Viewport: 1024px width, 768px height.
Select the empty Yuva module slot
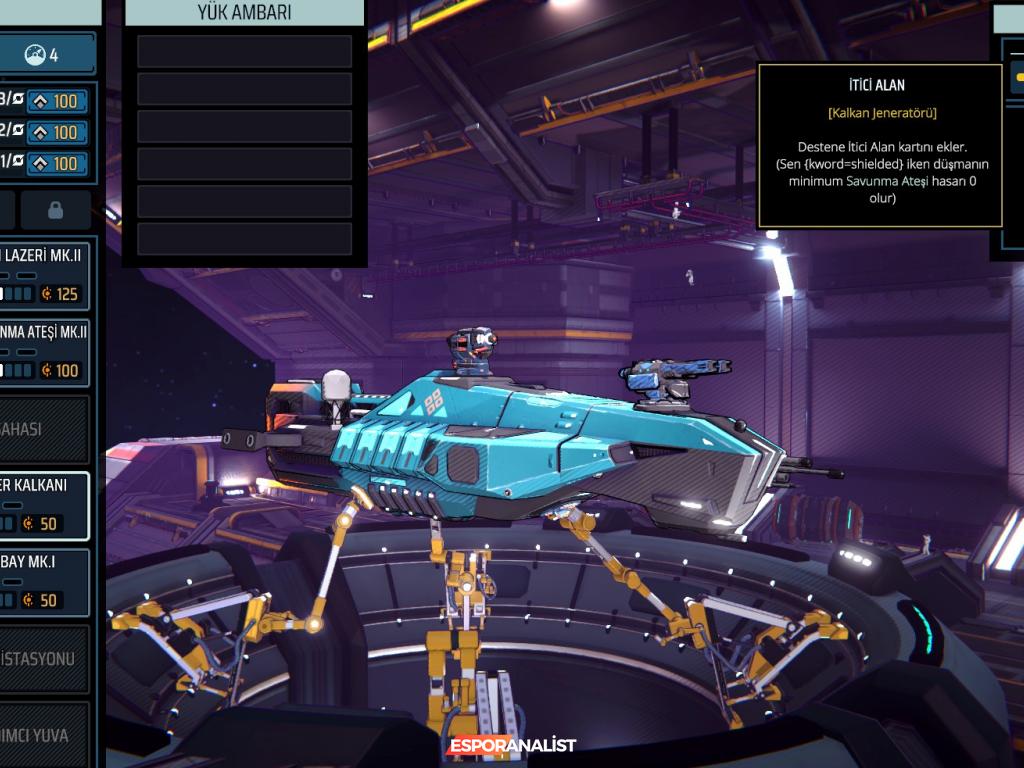point(44,735)
